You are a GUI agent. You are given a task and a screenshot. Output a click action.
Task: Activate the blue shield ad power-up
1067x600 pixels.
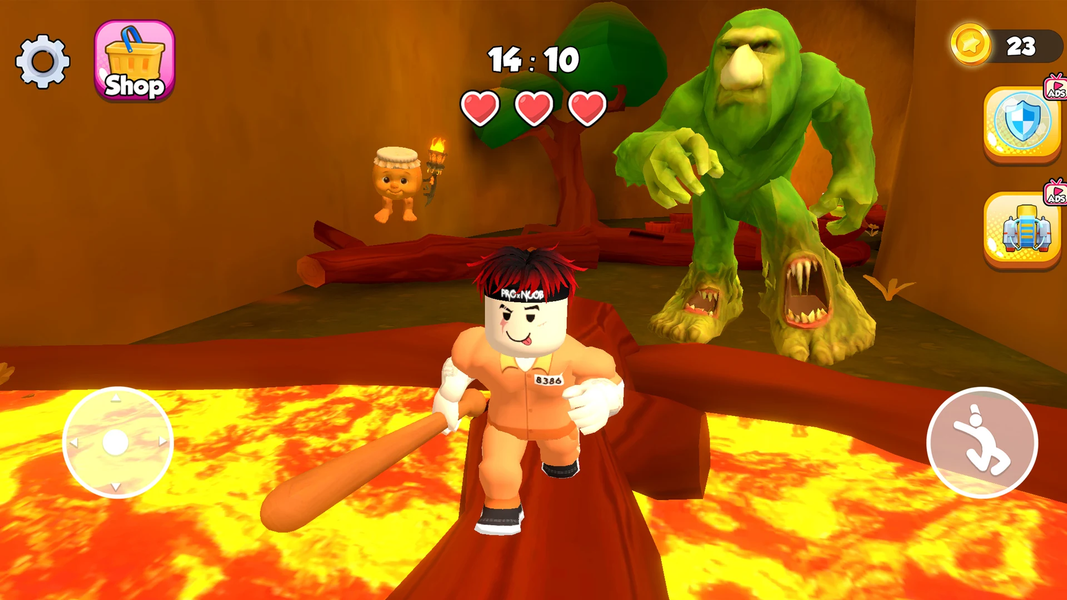point(1022,123)
